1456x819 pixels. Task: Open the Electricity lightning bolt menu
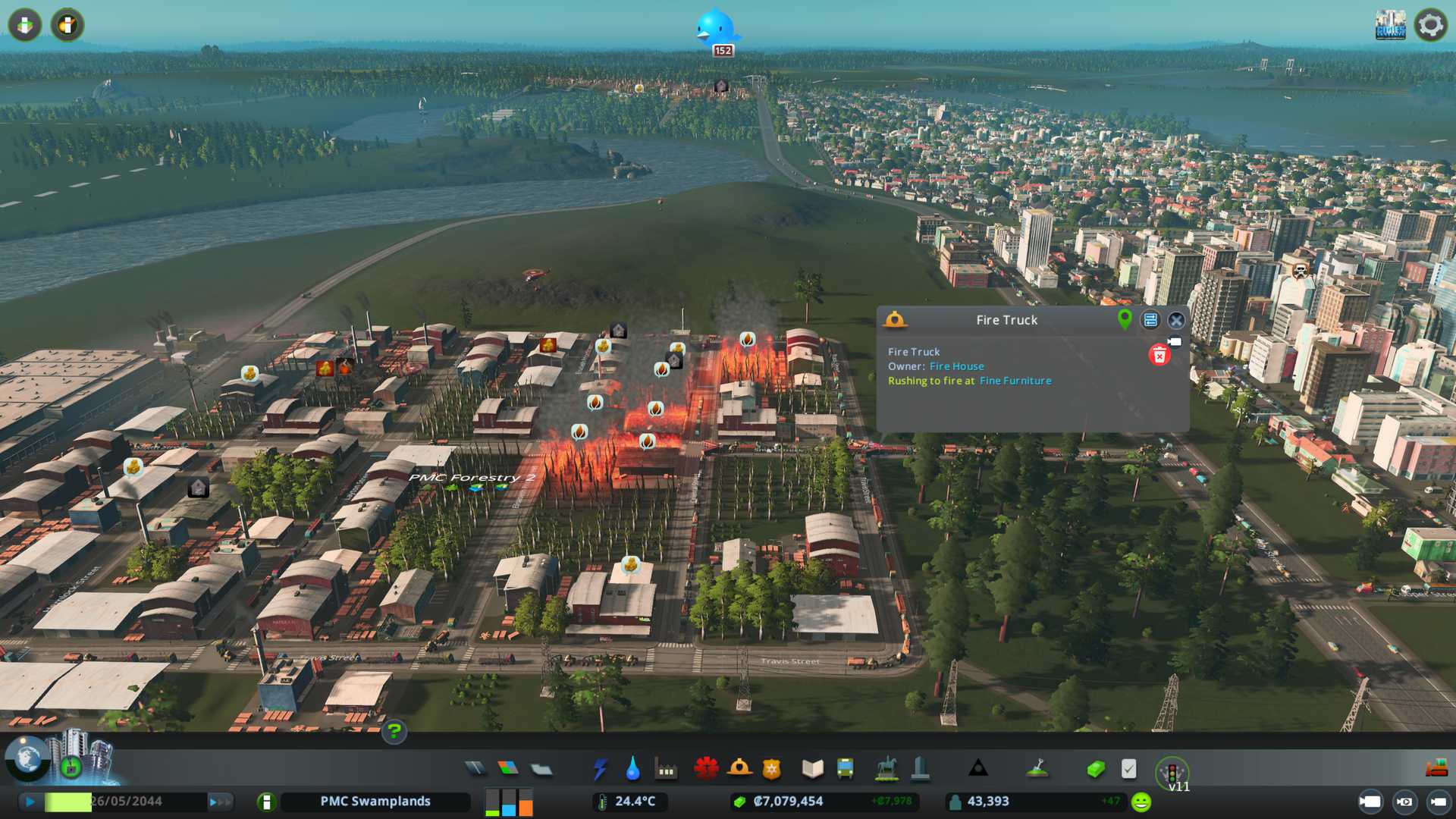coord(600,769)
